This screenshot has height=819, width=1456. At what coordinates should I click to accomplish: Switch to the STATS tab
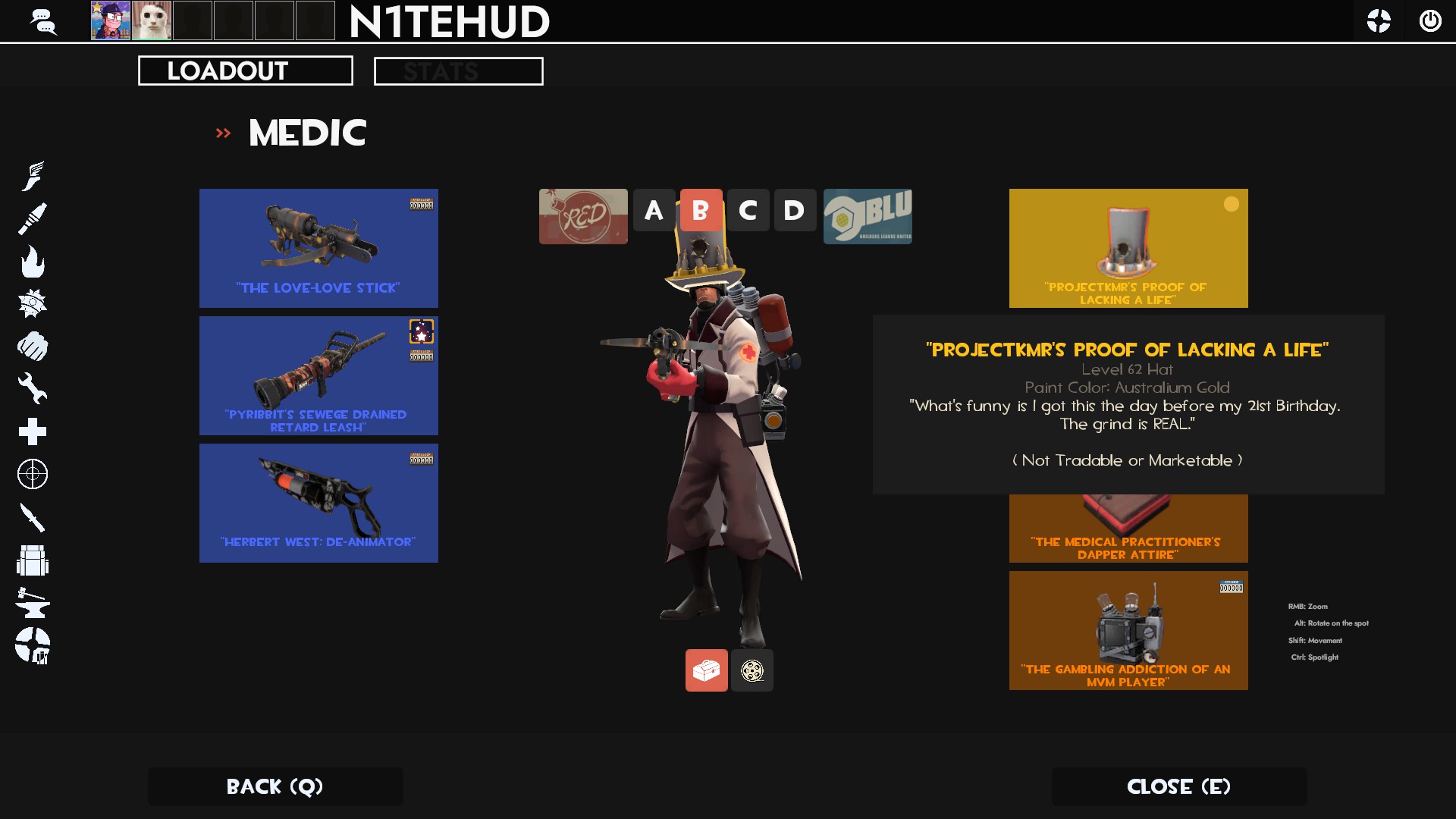457,71
